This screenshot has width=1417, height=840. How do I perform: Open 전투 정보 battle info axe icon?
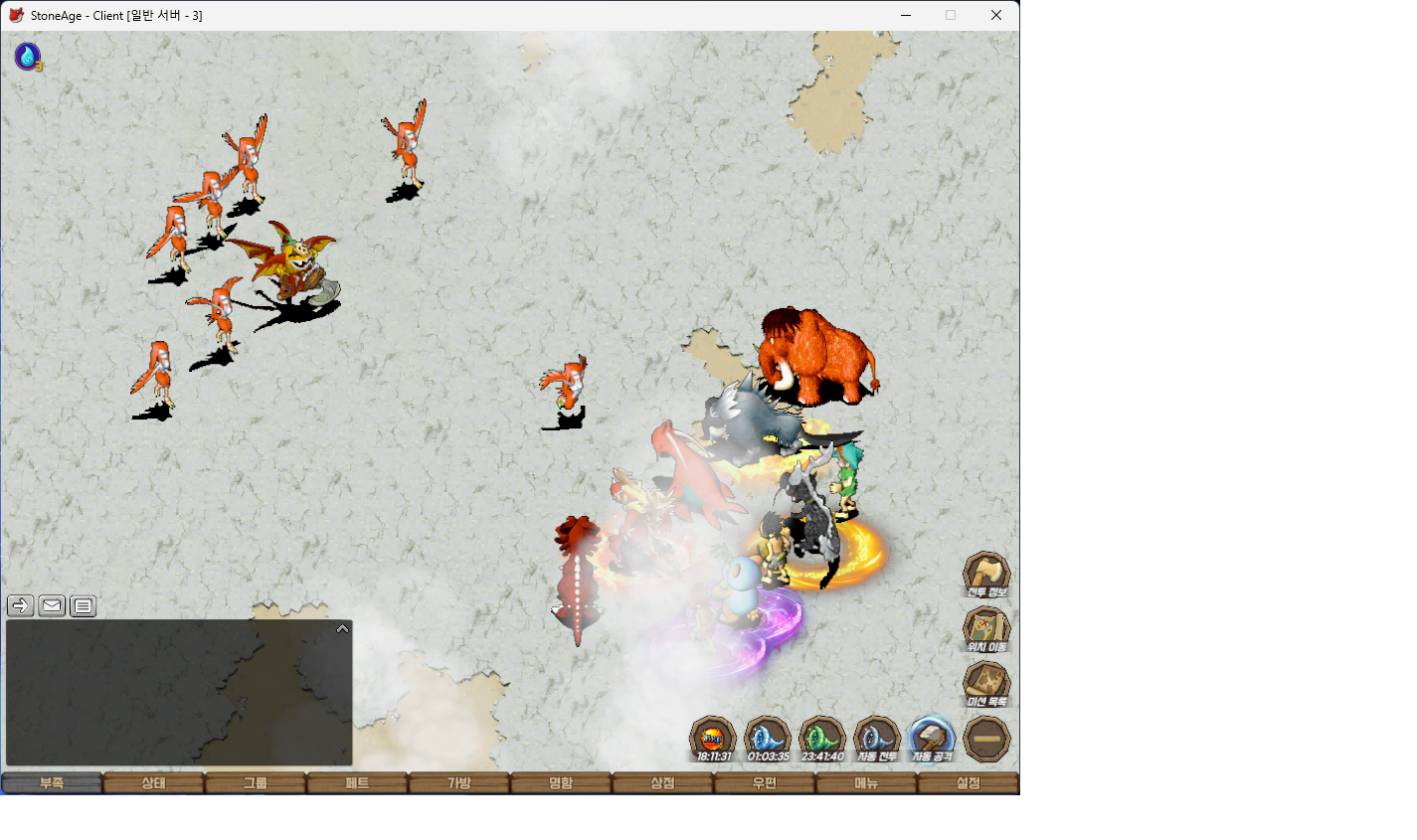point(986,575)
